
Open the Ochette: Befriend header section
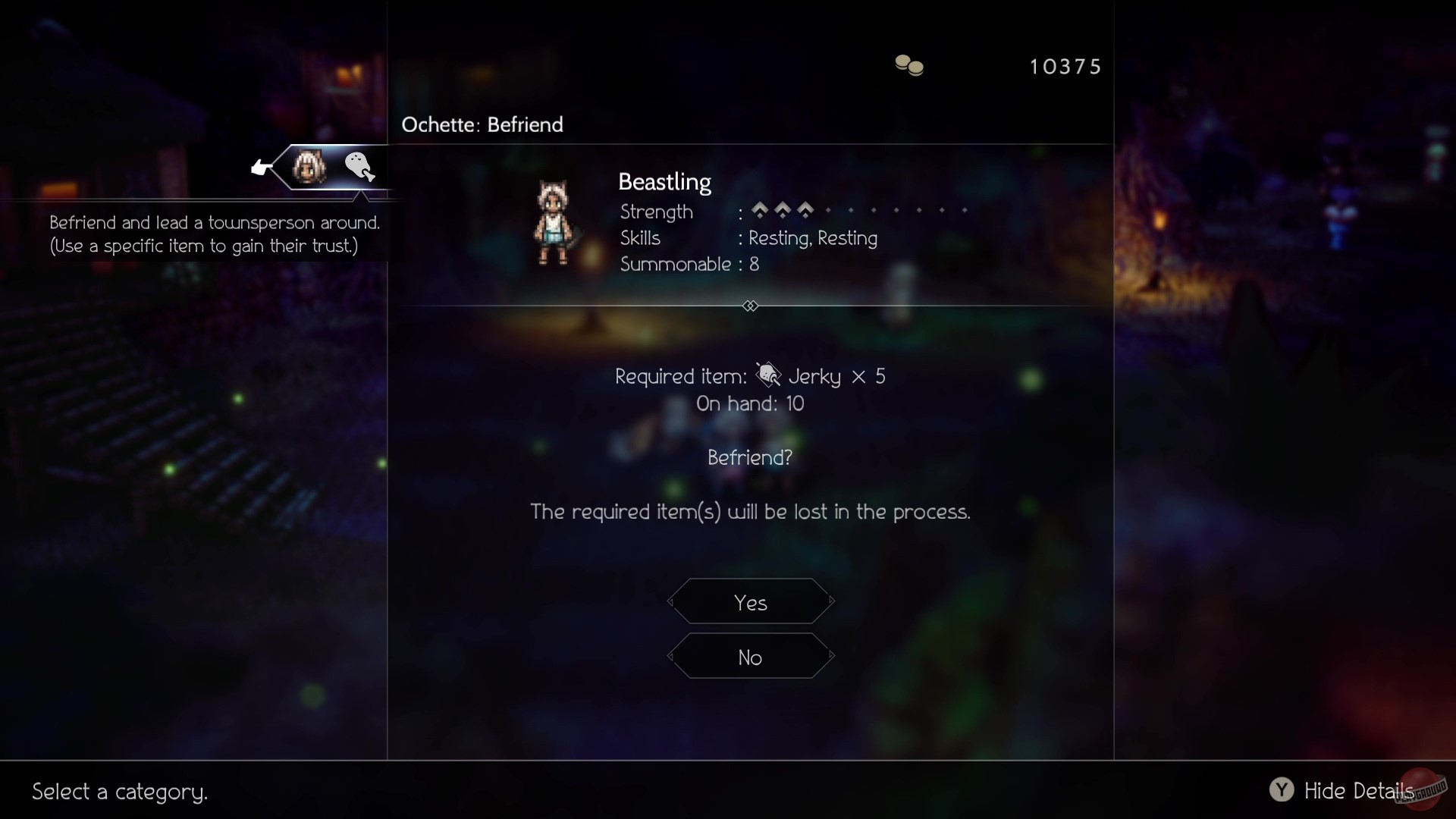pyautogui.click(x=482, y=124)
